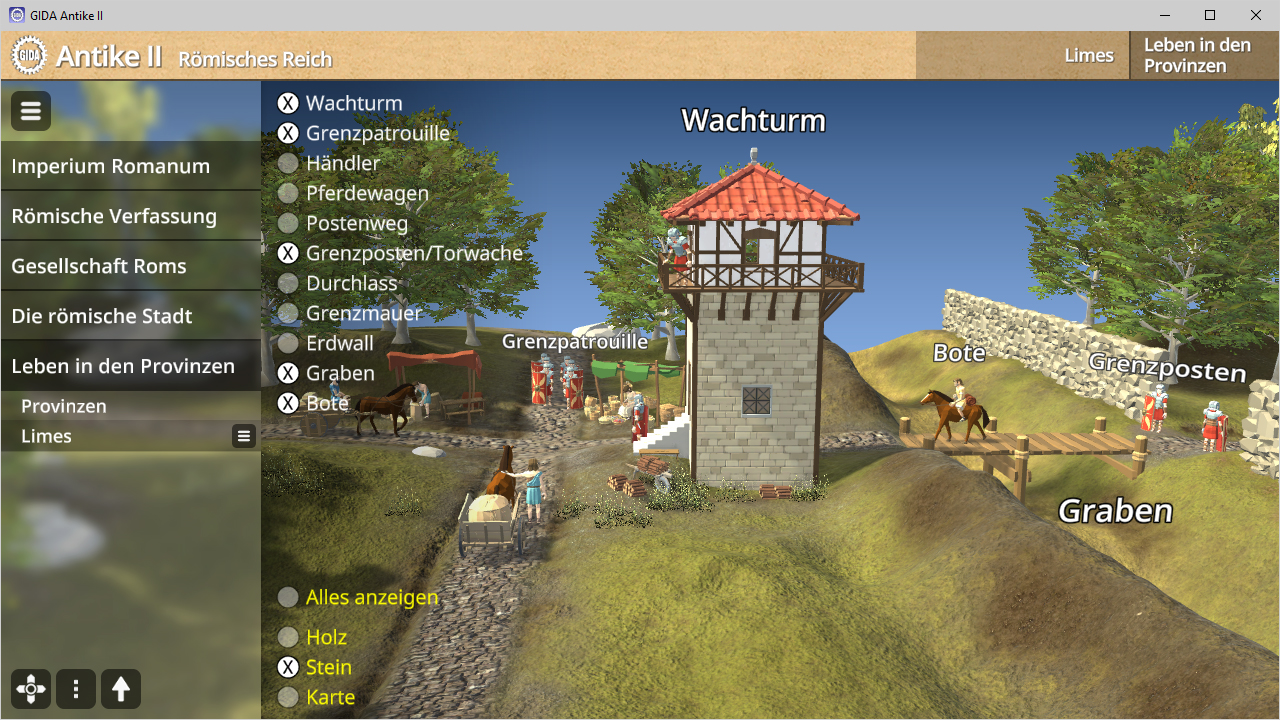The height and width of the screenshot is (720, 1280).
Task: Toggle the Händler label checkbox
Action: pyautogui.click(x=288, y=163)
